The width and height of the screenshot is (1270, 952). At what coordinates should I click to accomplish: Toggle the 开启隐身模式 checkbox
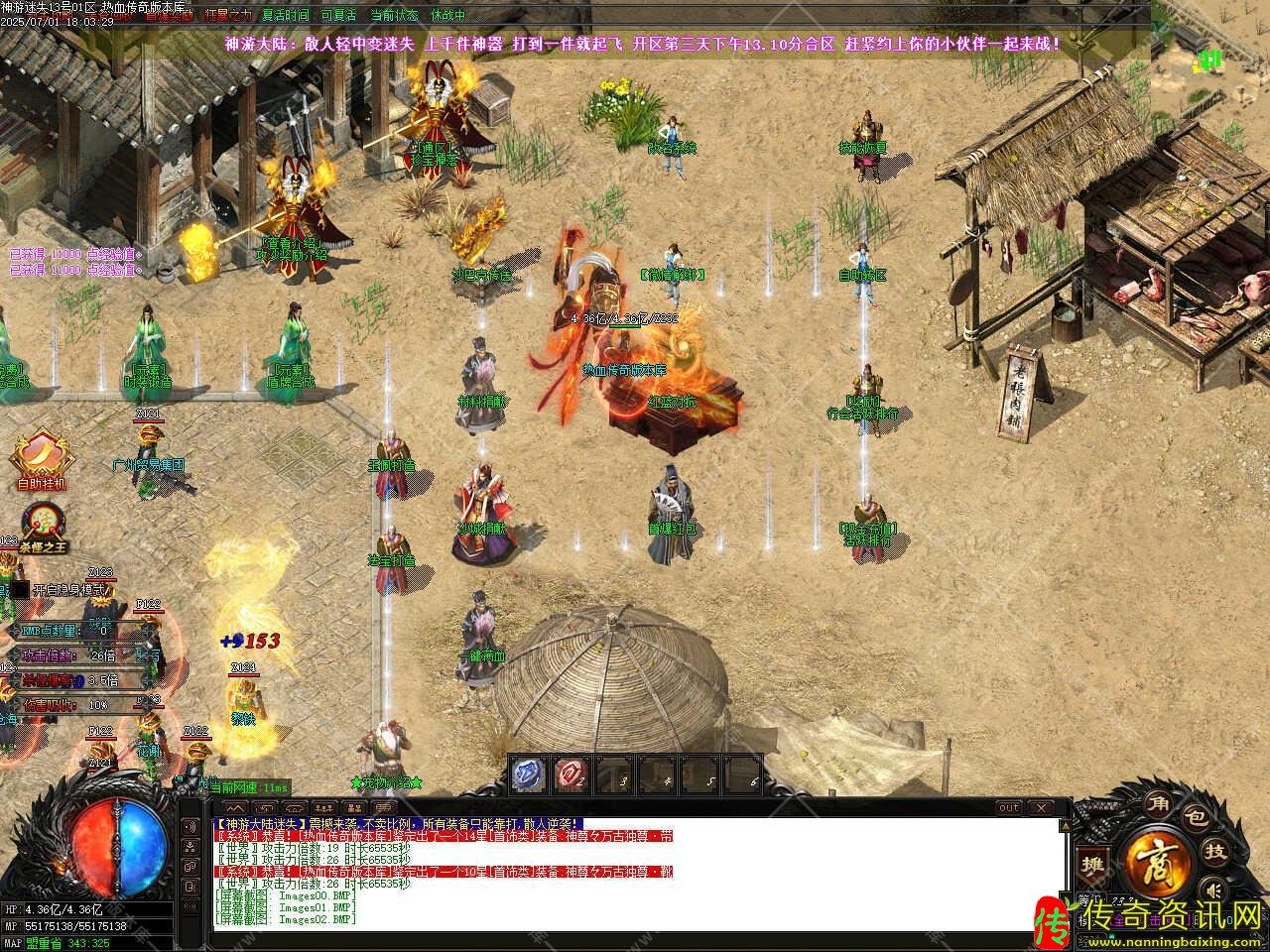pyautogui.click(x=19, y=589)
